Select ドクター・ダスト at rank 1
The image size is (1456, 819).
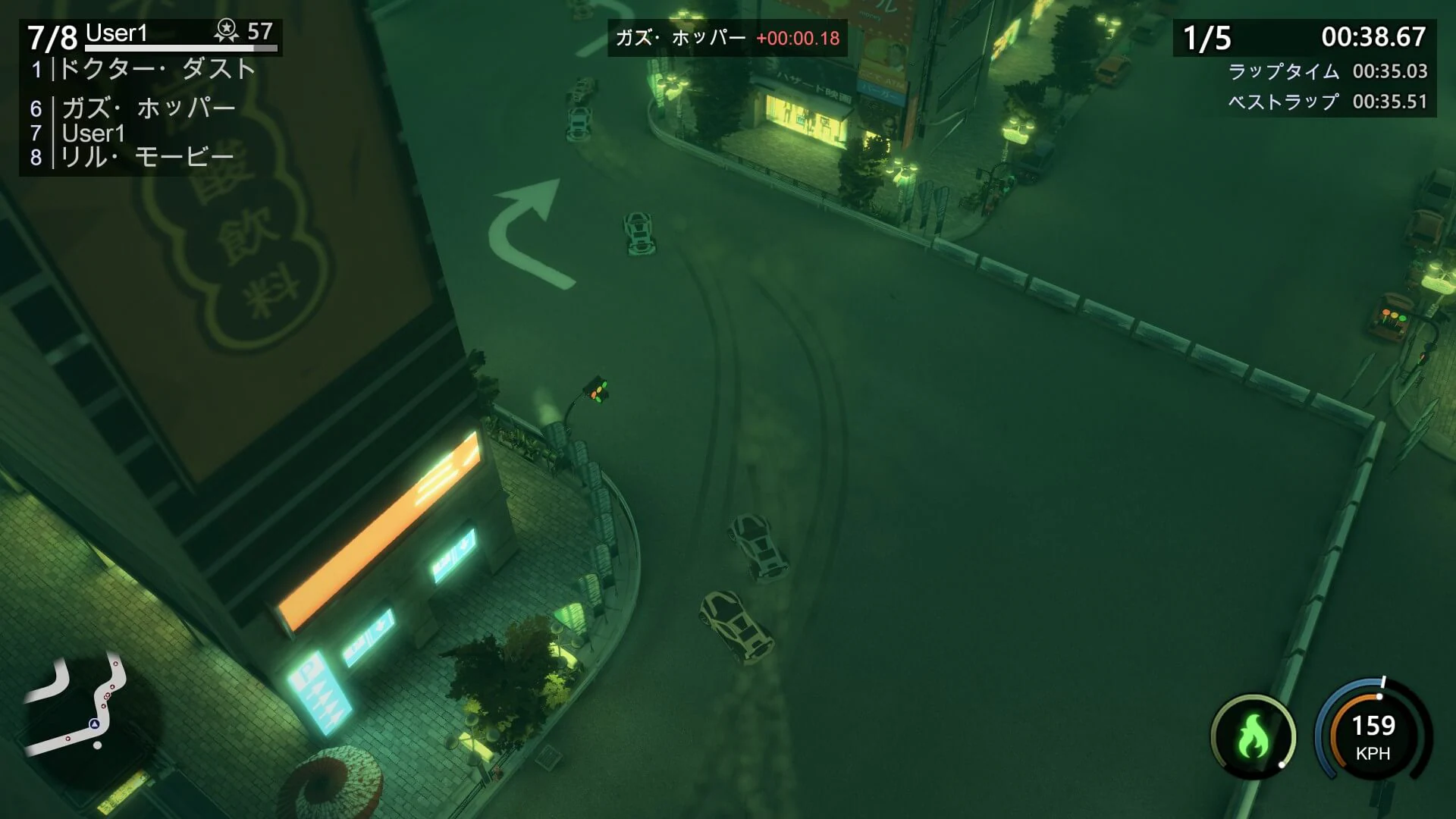(155, 68)
